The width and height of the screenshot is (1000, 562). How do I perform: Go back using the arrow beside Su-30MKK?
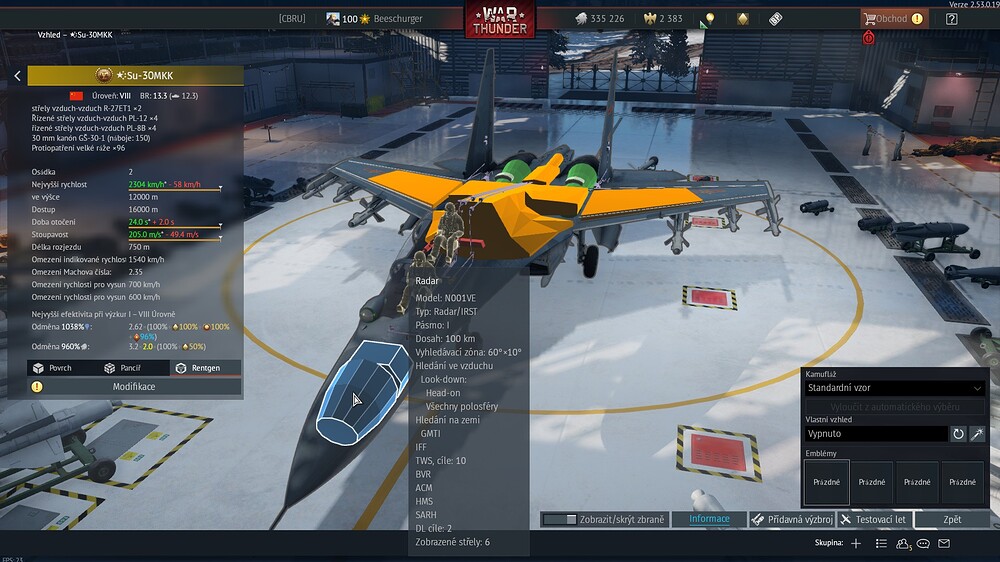[x=17, y=76]
